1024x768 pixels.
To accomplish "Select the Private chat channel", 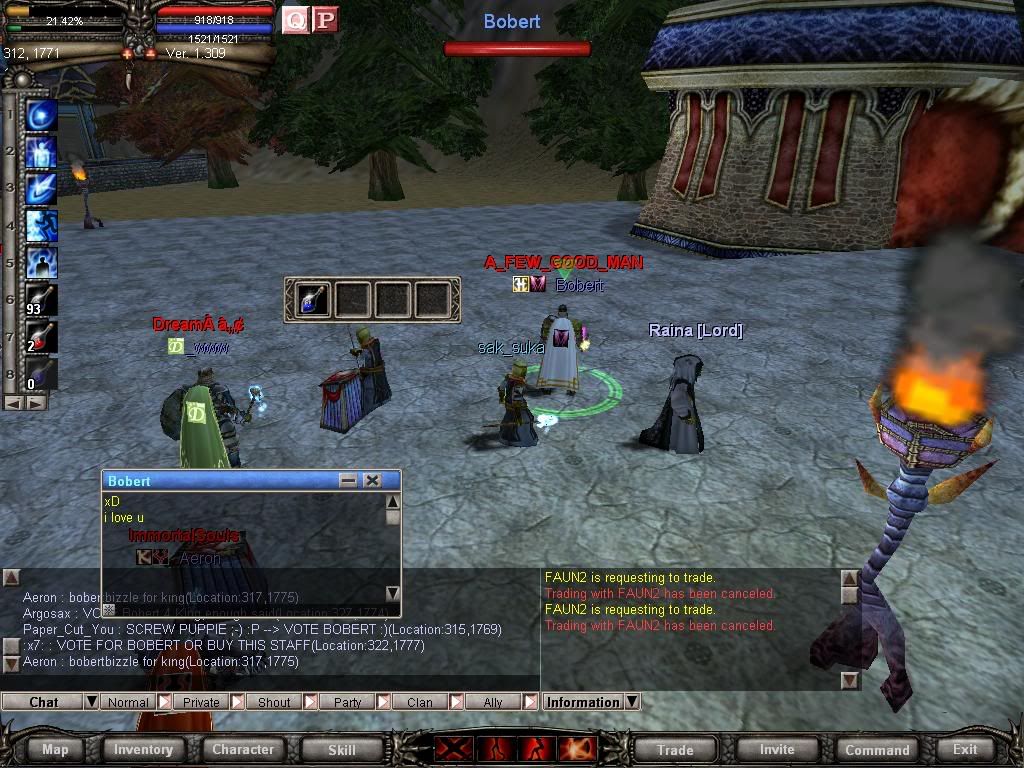I will pyautogui.click(x=201, y=702).
